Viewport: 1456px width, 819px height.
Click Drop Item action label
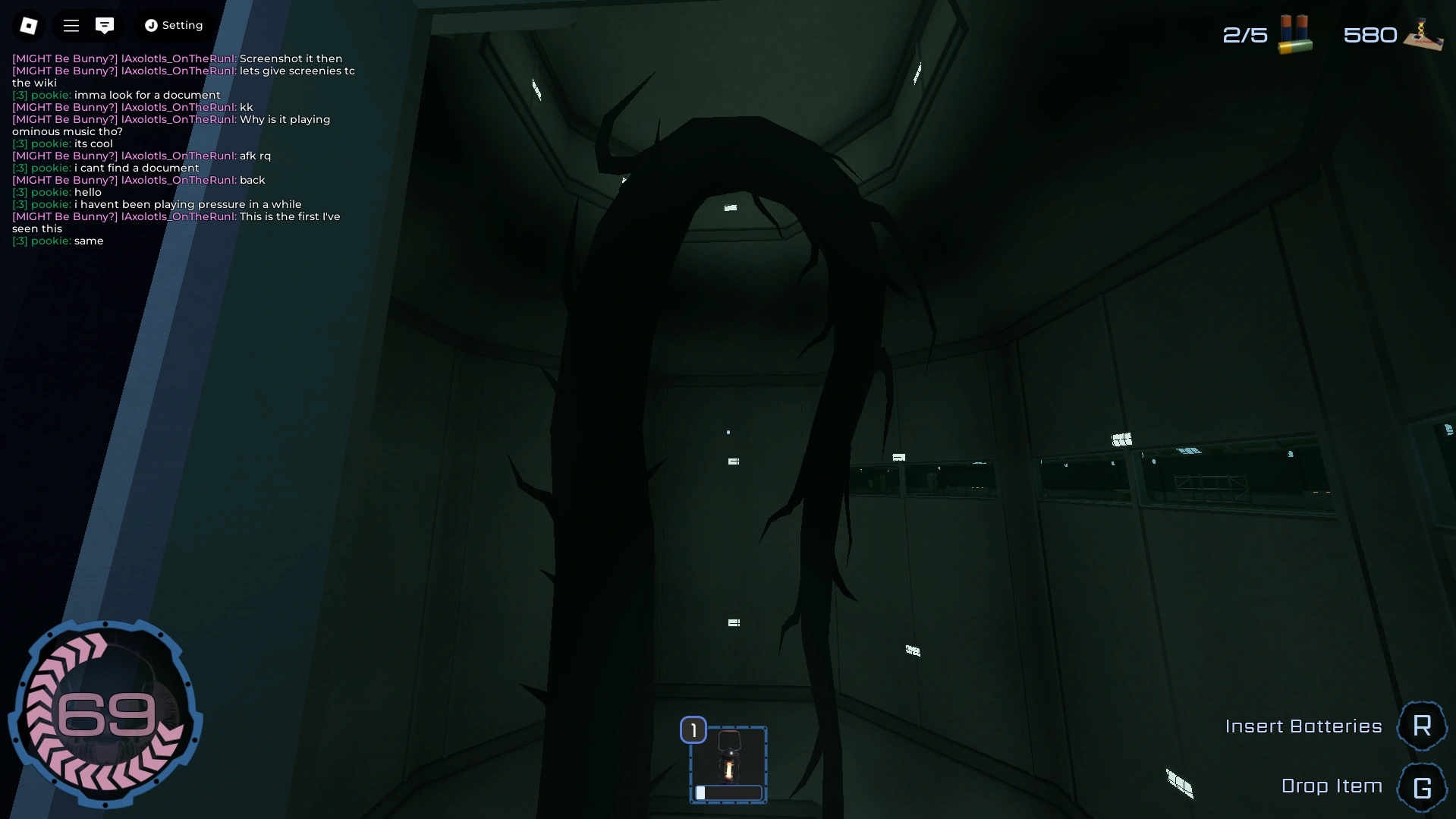[x=1332, y=786]
